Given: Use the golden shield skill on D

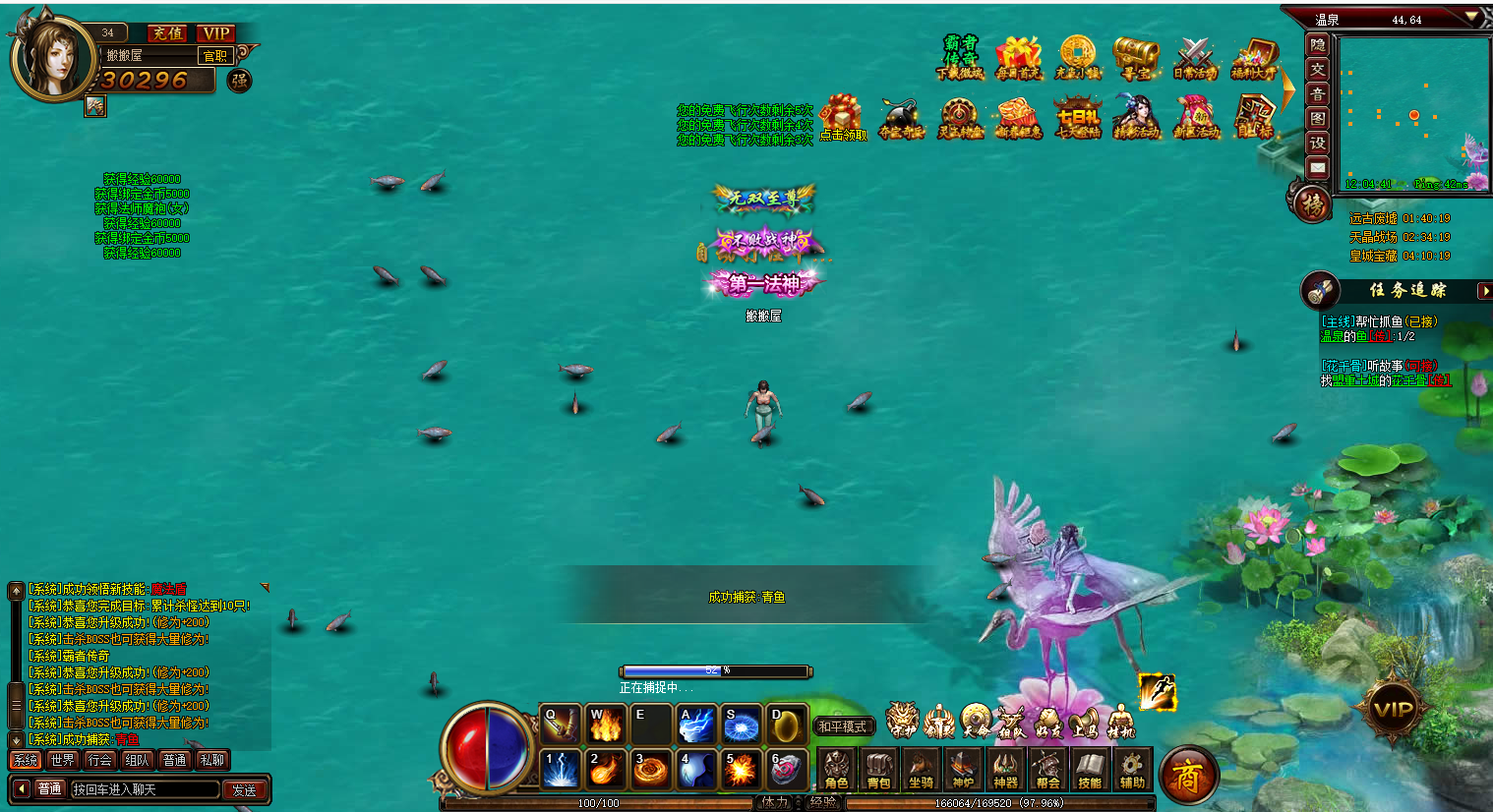Looking at the screenshot, I should point(787,725).
